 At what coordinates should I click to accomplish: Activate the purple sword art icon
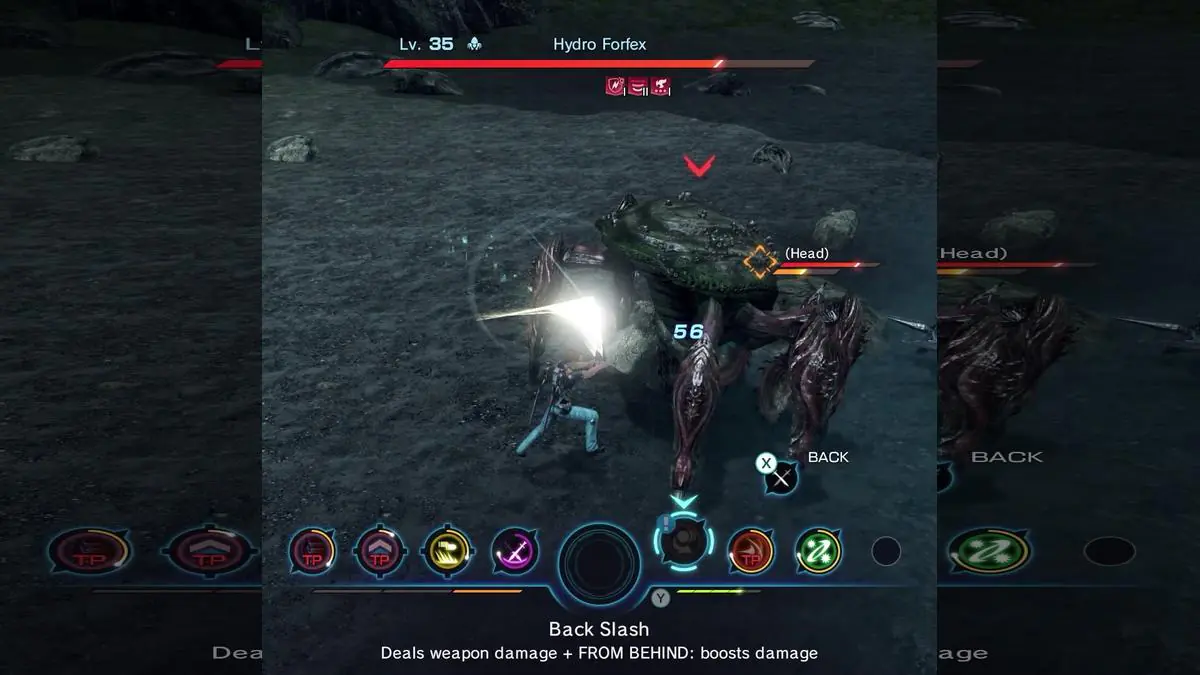(x=515, y=551)
